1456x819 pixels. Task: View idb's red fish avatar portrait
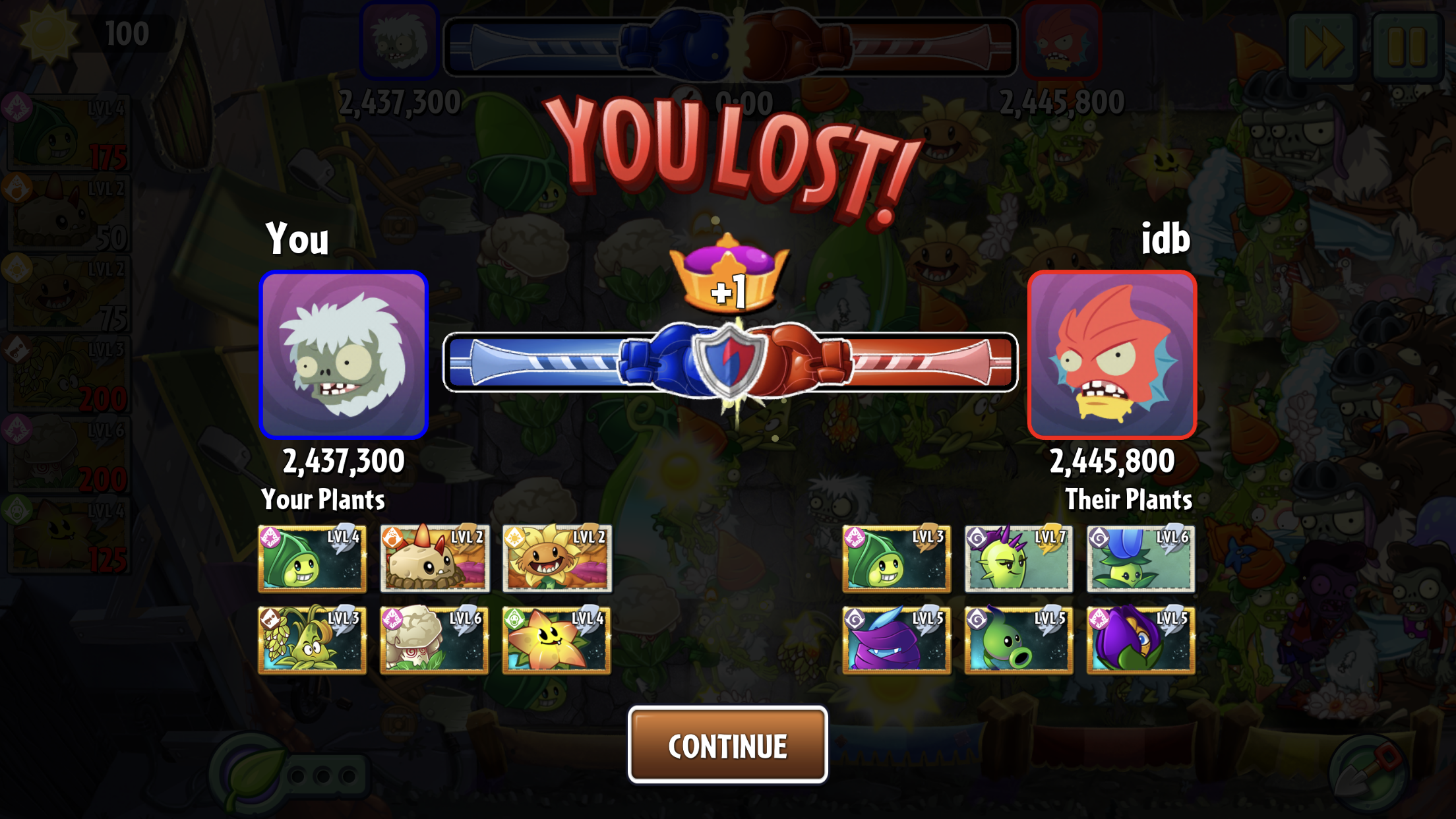(x=1112, y=355)
